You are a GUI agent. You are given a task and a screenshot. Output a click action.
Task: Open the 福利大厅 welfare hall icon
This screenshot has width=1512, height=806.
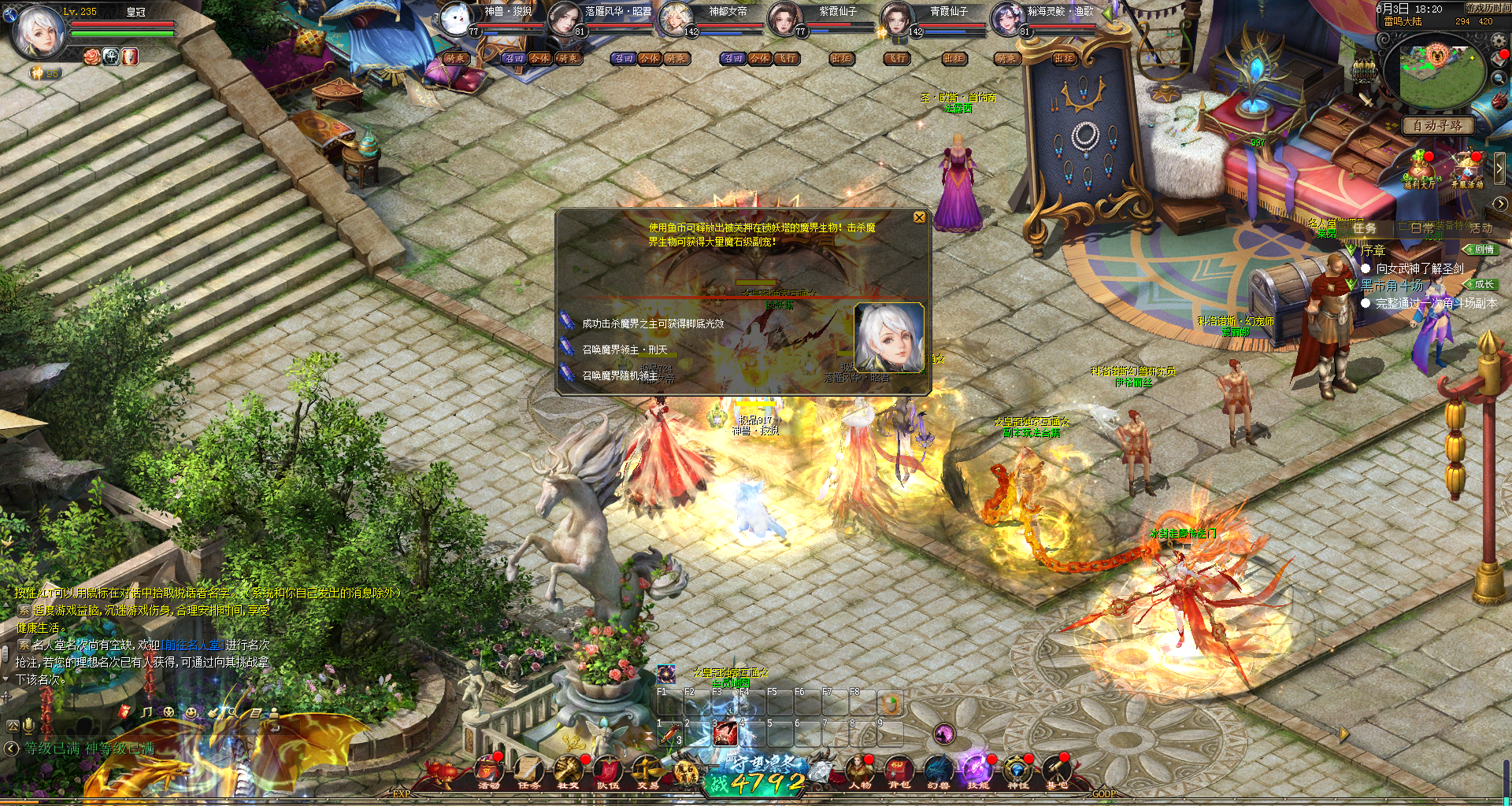coord(1420,171)
